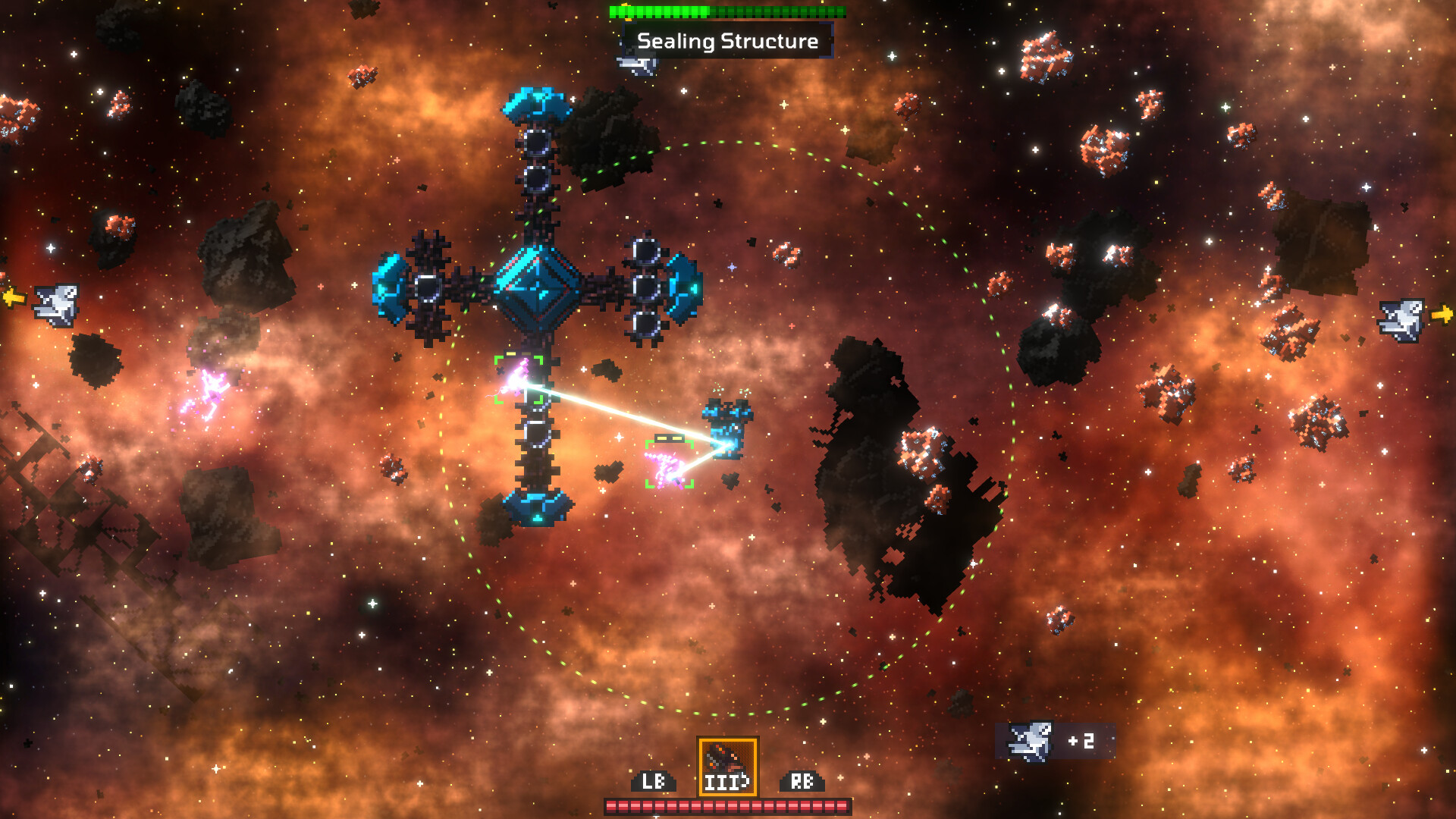Select the orange-framed tier III hotbar slot
Screen dimensions: 1456x819
[727, 766]
